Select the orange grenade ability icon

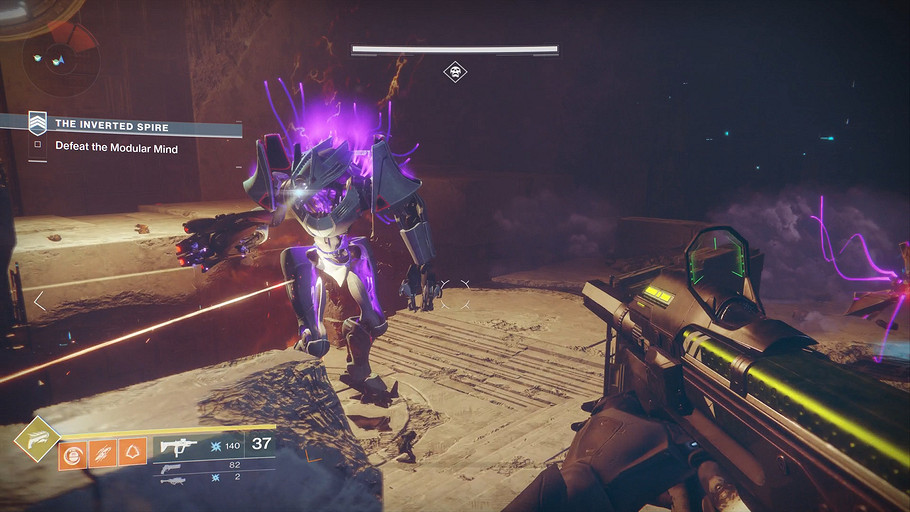tap(73, 453)
